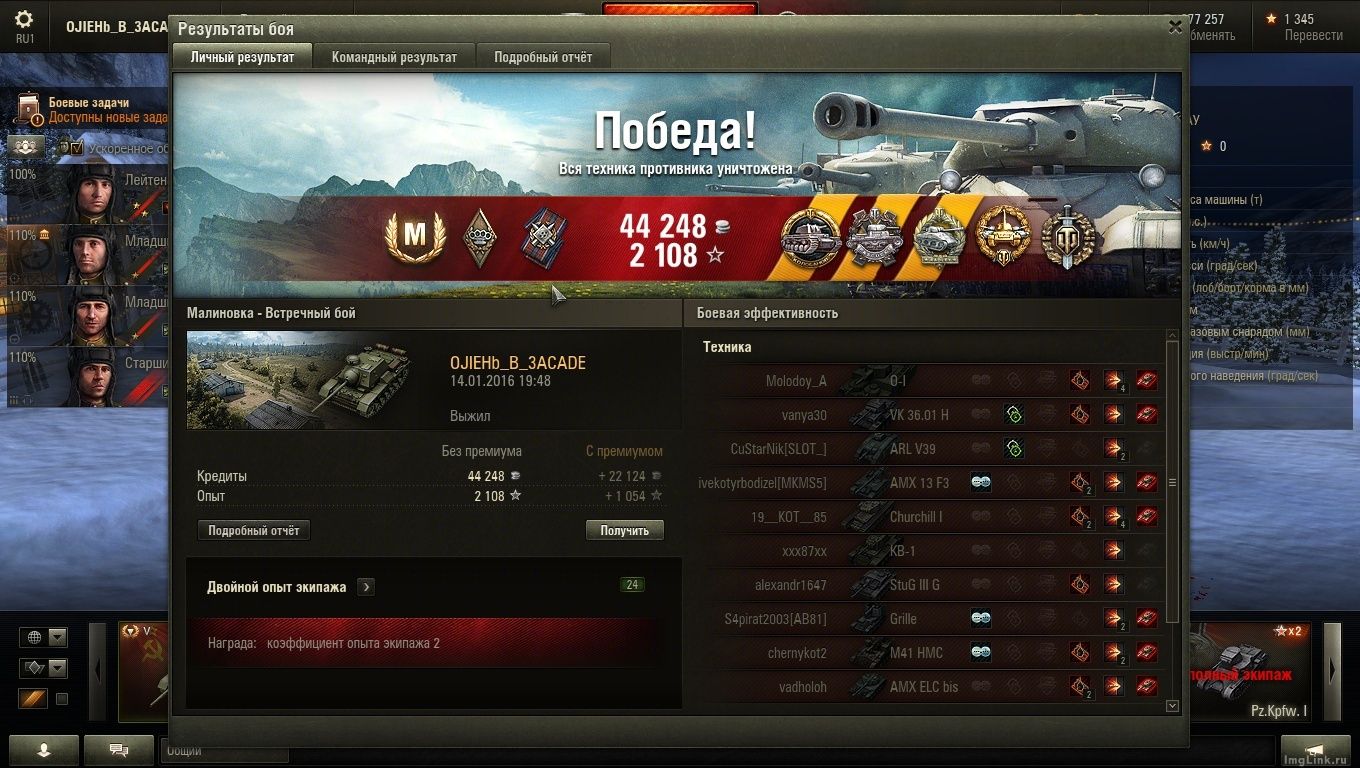Screen dimensions: 1360x768
Task: Click the Mastery badge M medal
Action: click(x=414, y=236)
